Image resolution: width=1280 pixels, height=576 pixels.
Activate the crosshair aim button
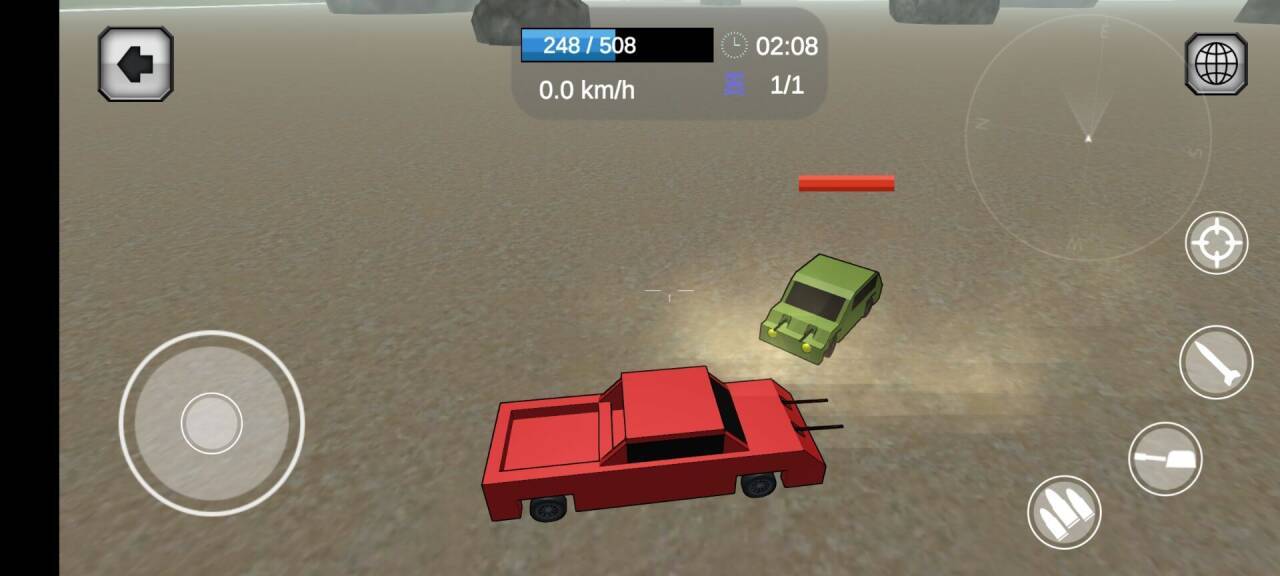coord(1216,243)
